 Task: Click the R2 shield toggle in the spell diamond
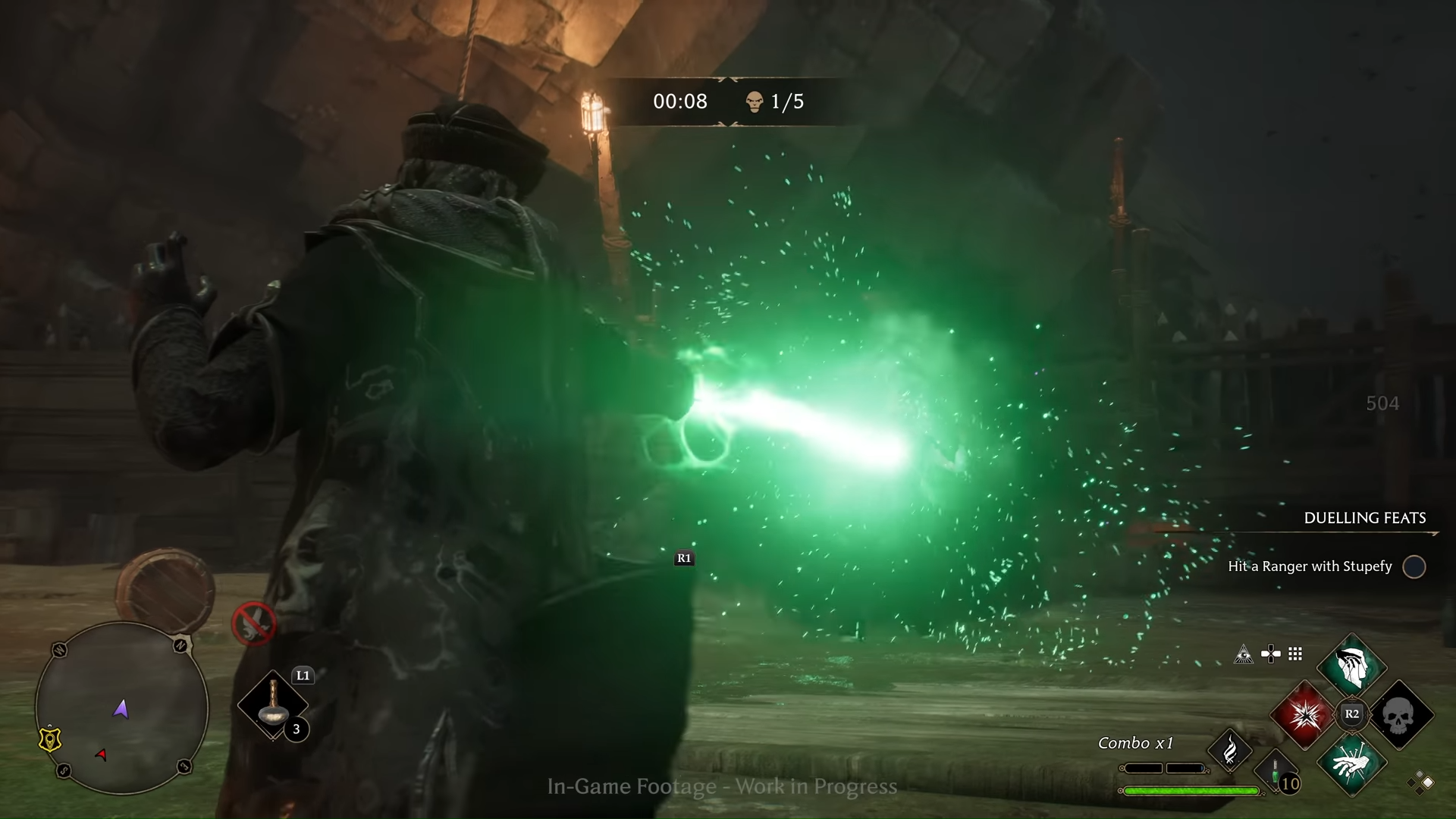[1351, 714]
